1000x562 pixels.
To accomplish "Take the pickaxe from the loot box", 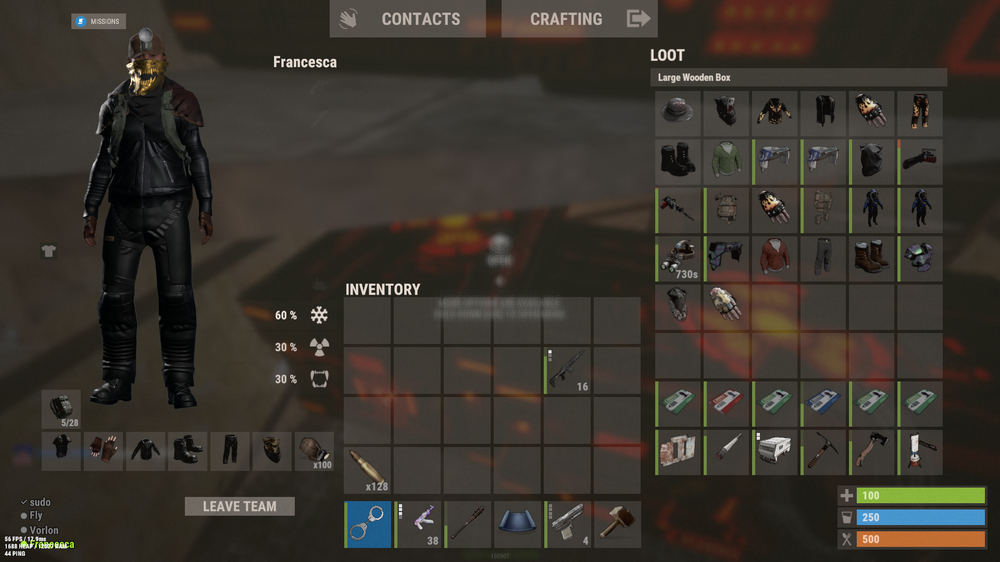I will (x=823, y=452).
